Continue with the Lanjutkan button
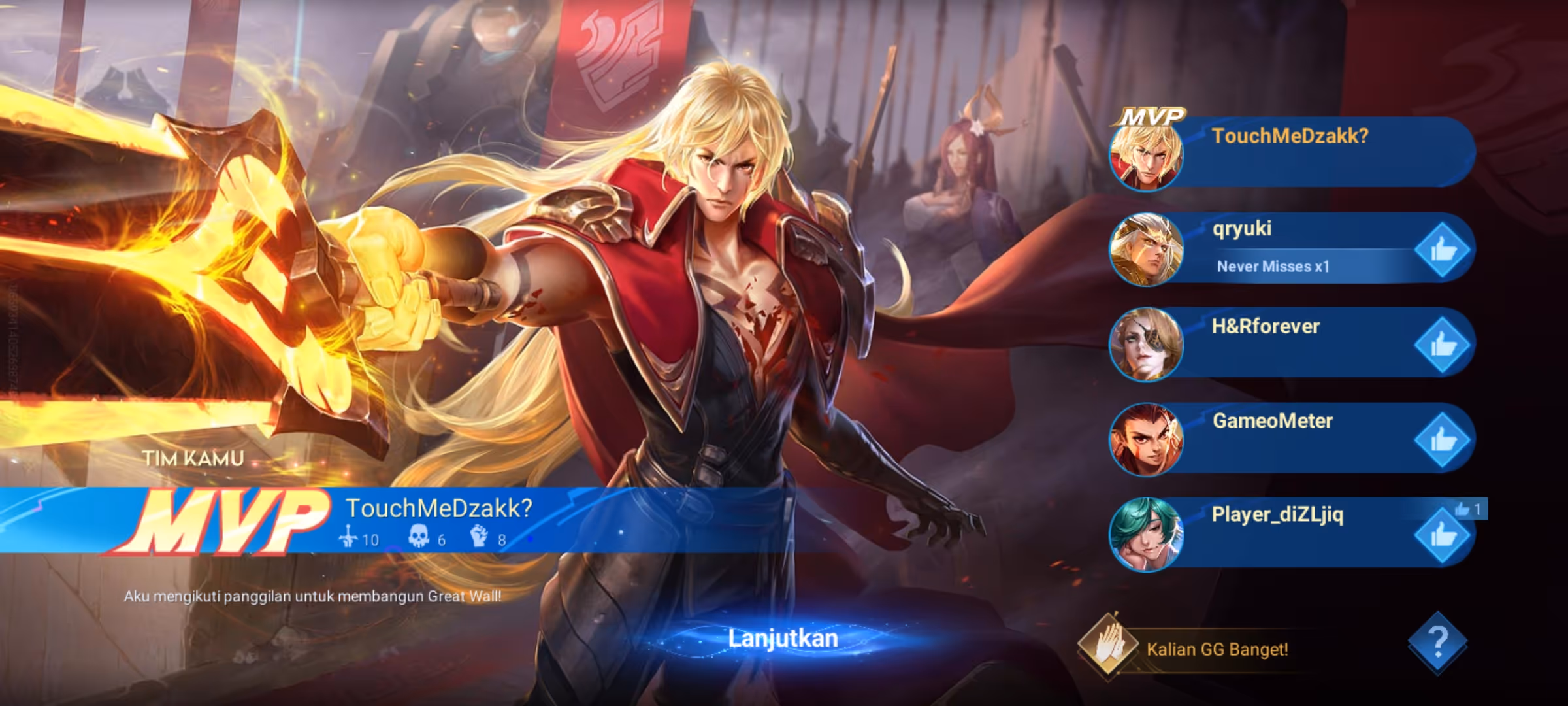 [783, 639]
